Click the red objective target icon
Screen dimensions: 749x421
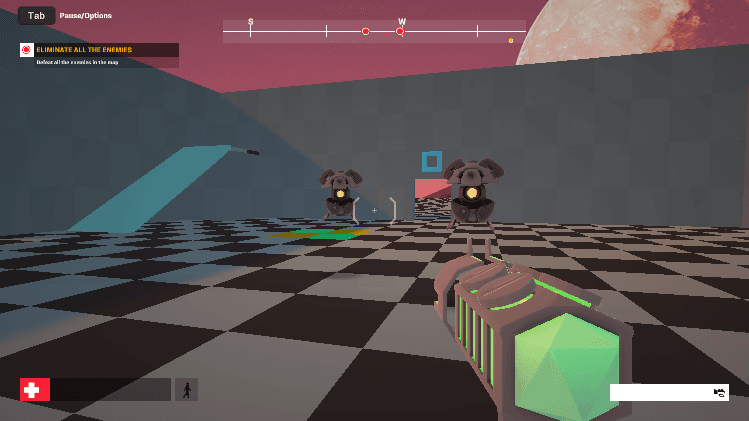pos(27,50)
